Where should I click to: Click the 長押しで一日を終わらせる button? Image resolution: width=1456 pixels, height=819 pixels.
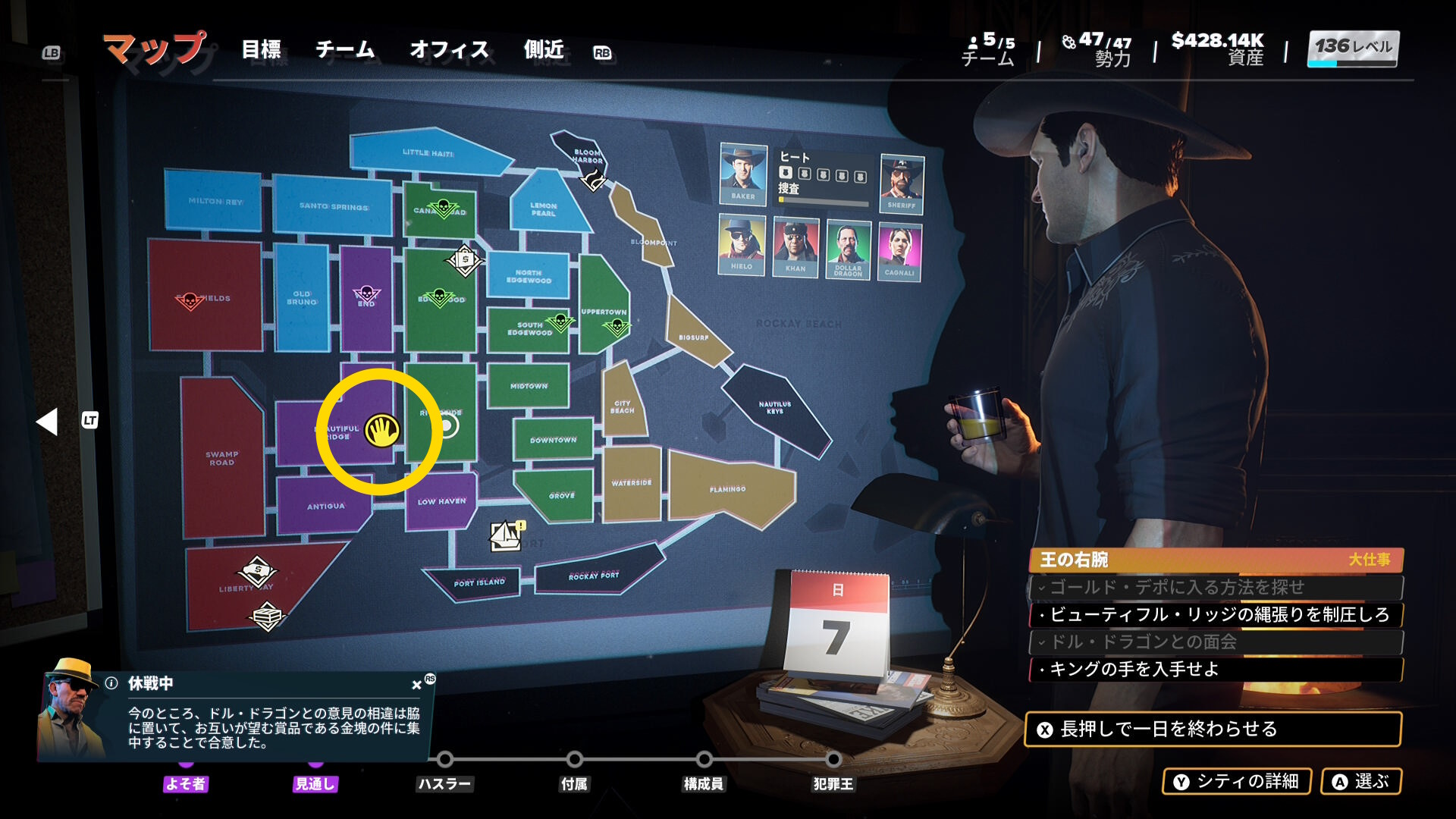[1212, 729]
